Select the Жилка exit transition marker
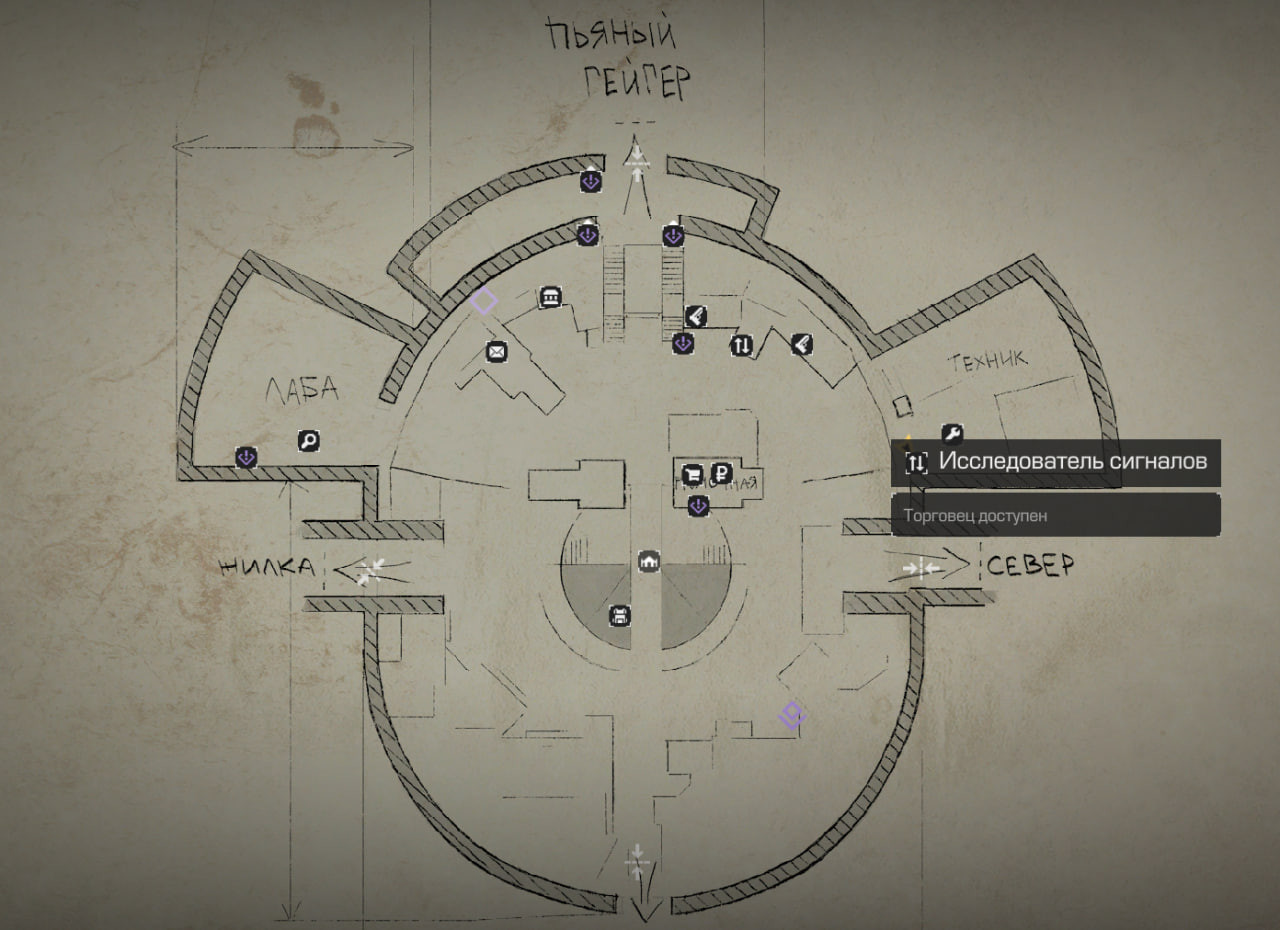The width and height of the screenshot is (1280, 930). (x=369, y=572)
